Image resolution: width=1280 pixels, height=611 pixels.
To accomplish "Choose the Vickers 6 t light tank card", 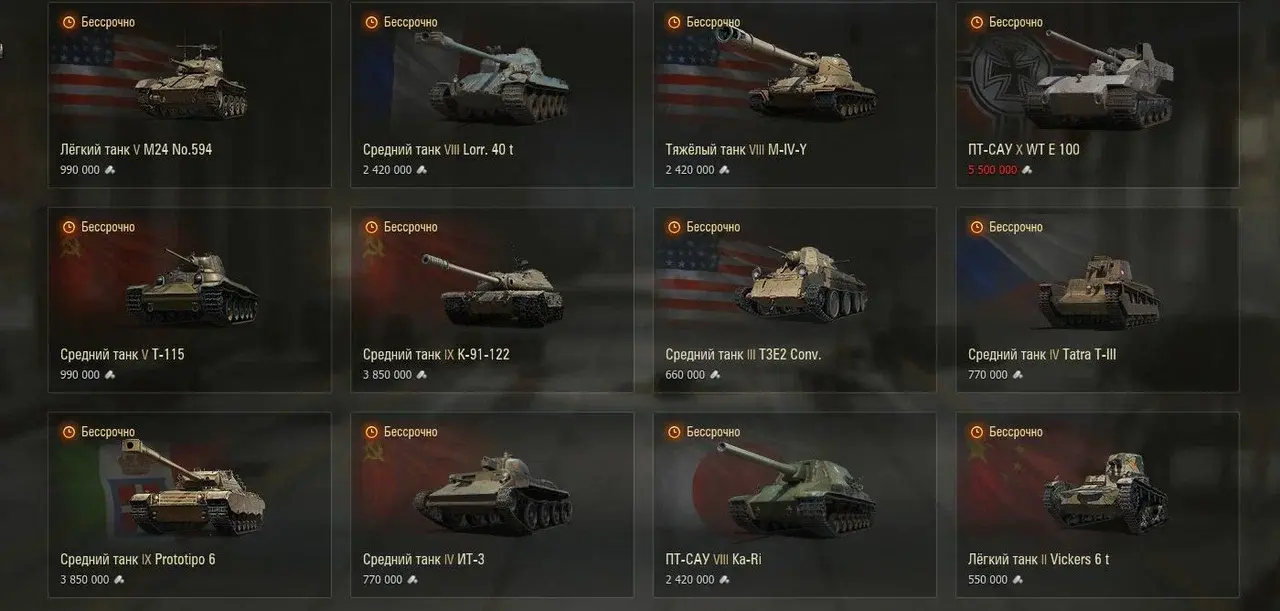I will (x=1097, y=504).
